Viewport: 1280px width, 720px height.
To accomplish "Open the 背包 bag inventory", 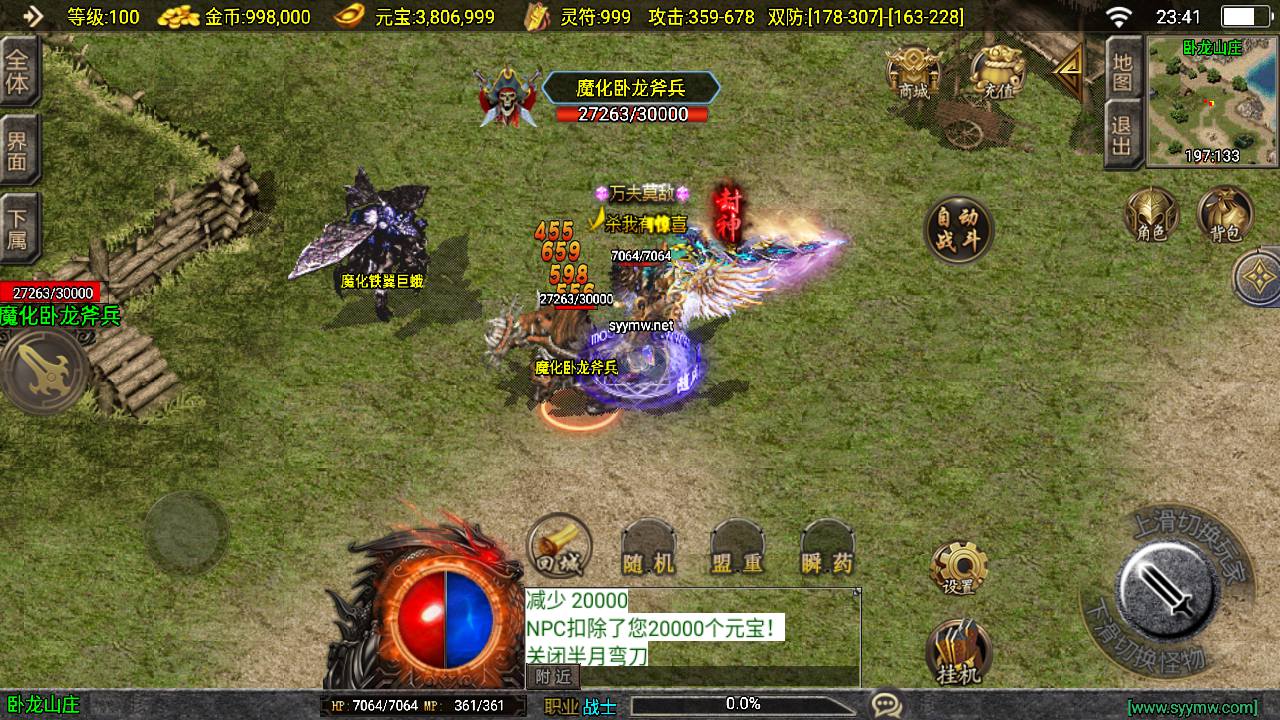I will pos(1225,215).
